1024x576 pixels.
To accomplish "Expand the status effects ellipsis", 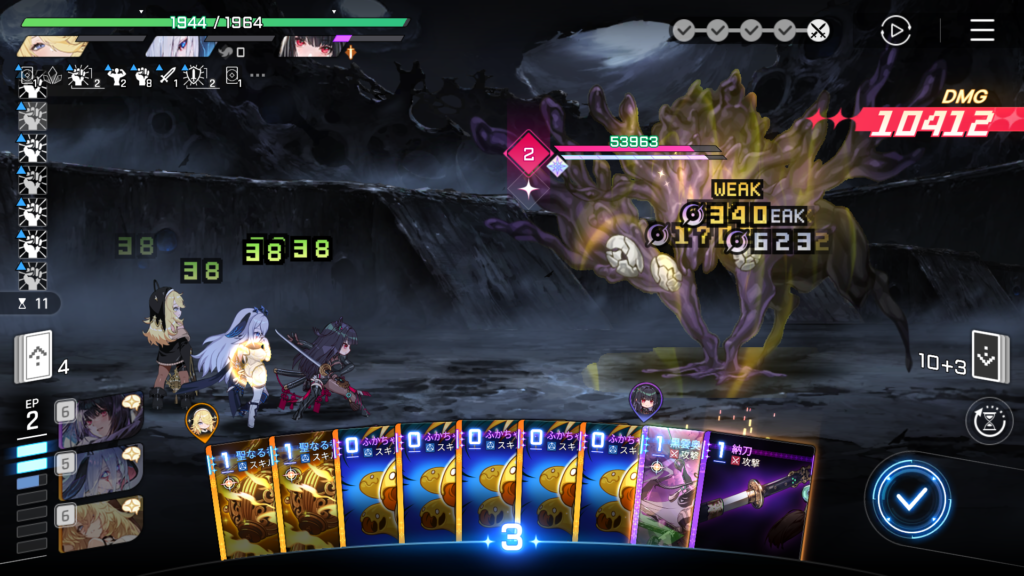I will (258, 75).
